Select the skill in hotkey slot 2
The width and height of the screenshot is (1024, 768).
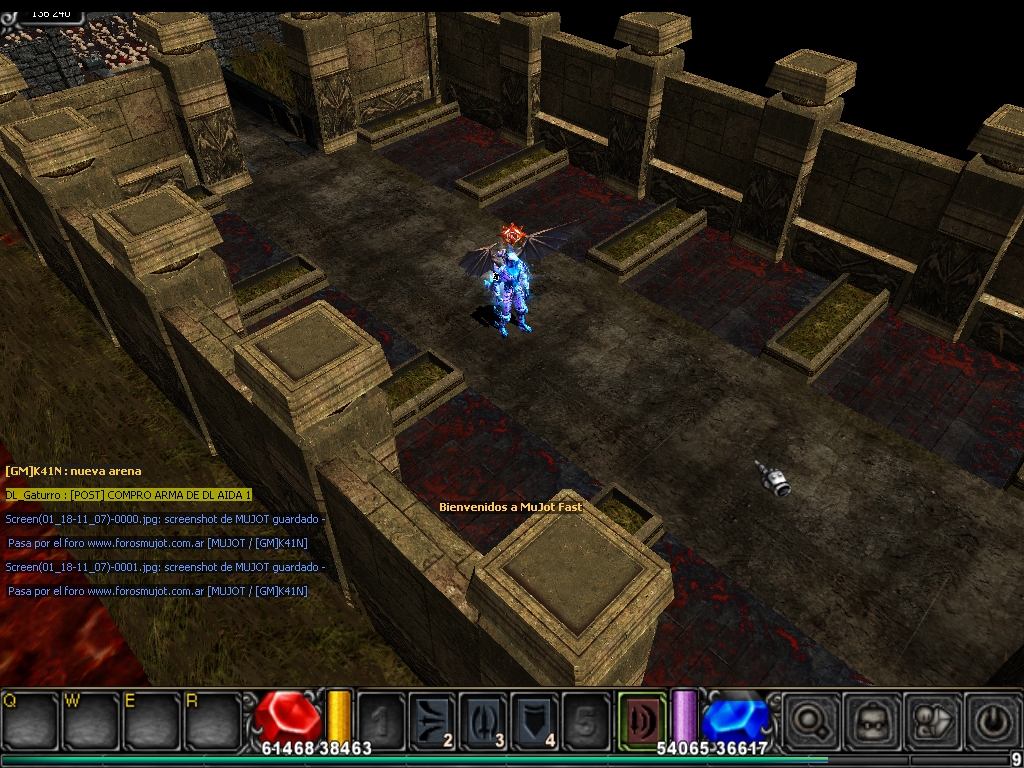tap(432, 719)
